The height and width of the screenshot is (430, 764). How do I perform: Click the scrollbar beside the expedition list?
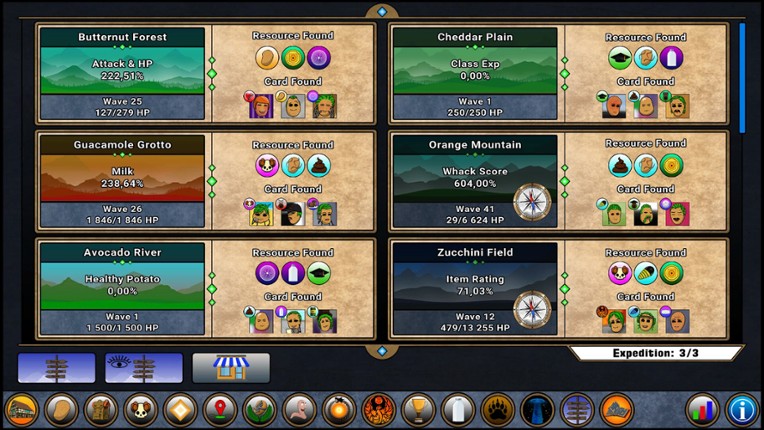tap(742, 78)
